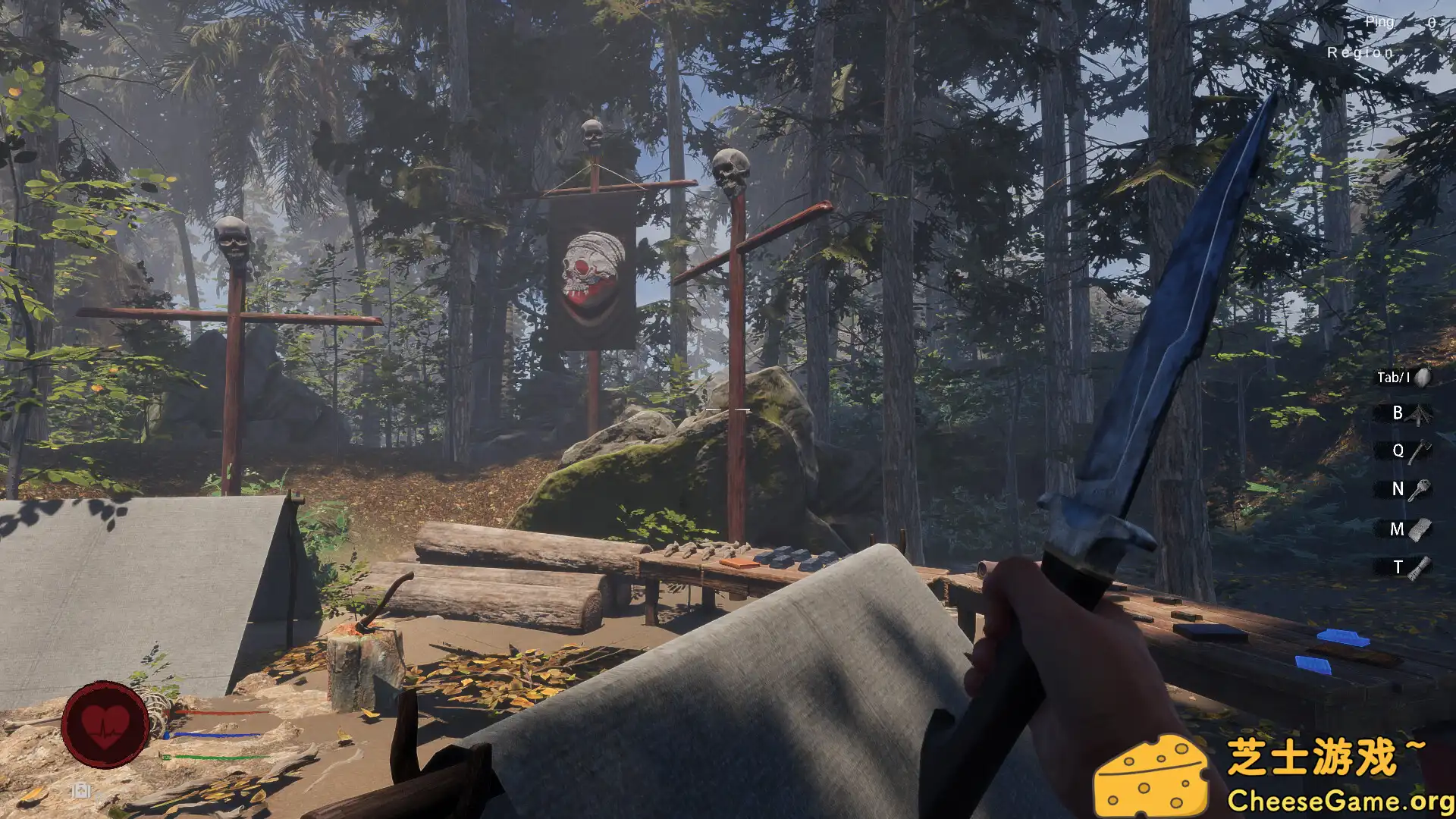Viewport: 1456px width, 819px height.
Task: Open inventory via the rock icon beside Tab/I
Action: (x=1423, y=377)
